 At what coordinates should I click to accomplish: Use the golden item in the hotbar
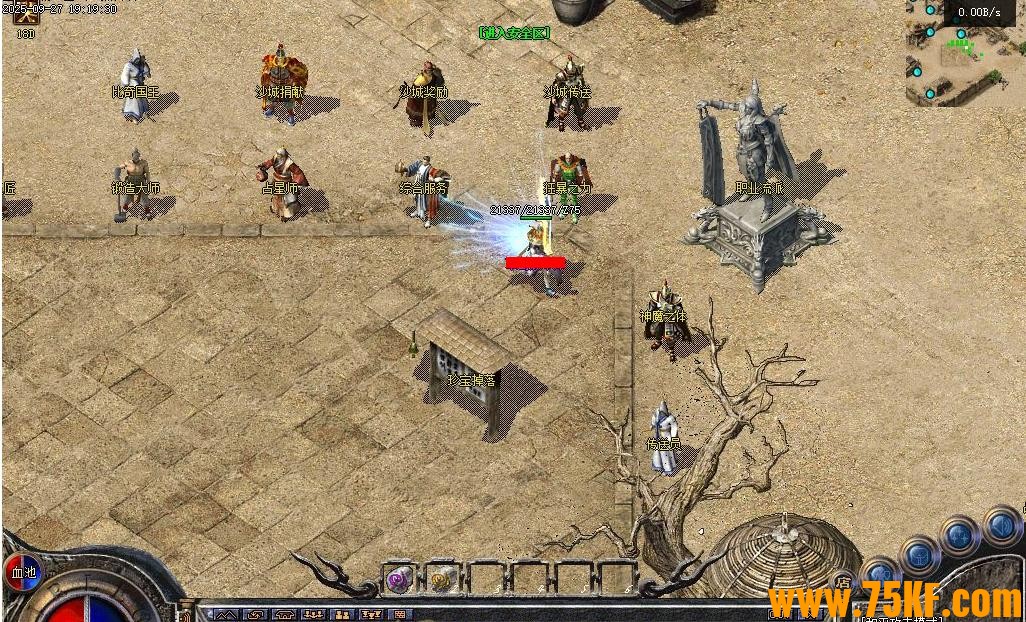pos(441,578)
